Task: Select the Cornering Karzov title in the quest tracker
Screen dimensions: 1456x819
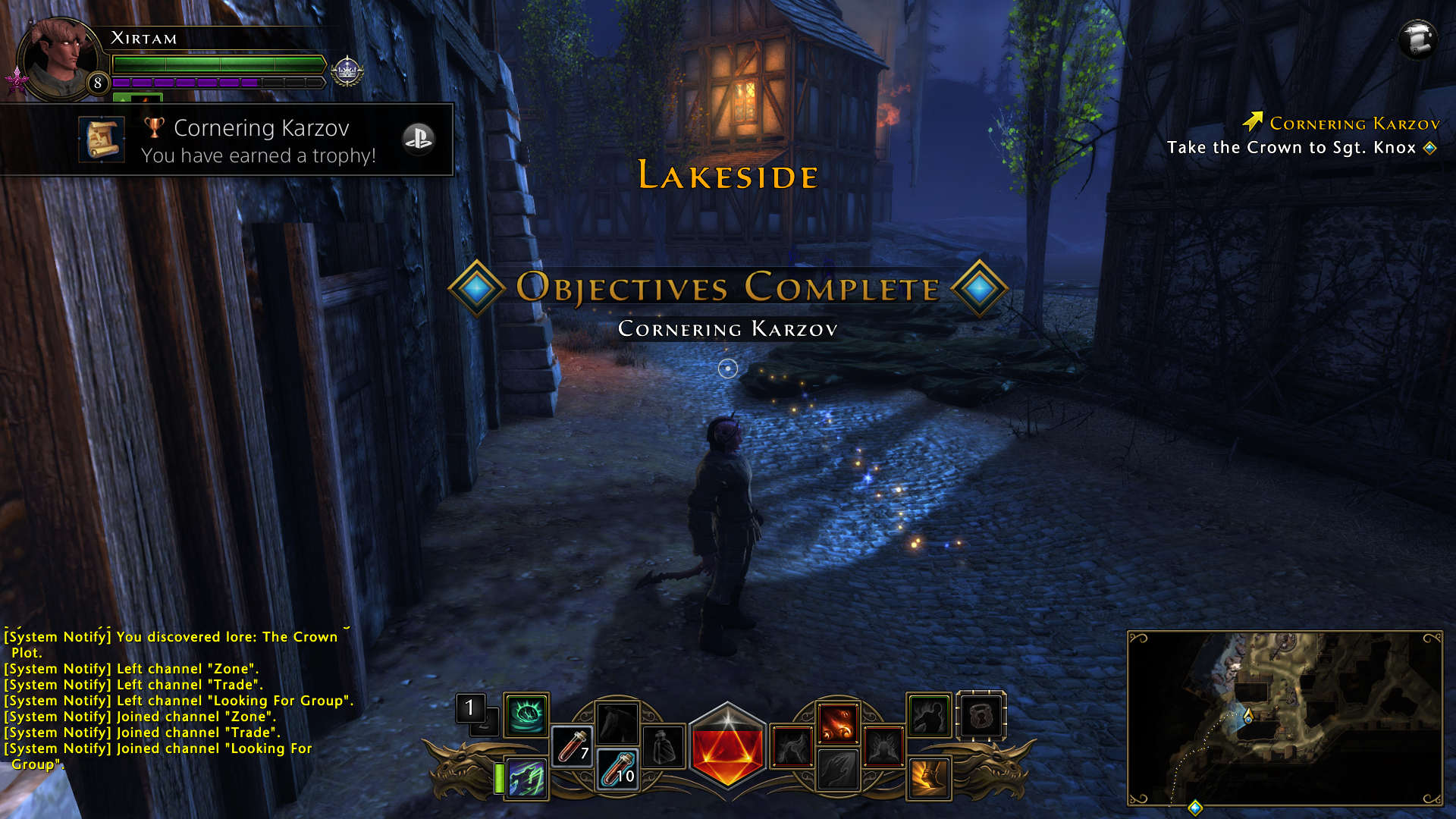Action: tap(1357, 123)
